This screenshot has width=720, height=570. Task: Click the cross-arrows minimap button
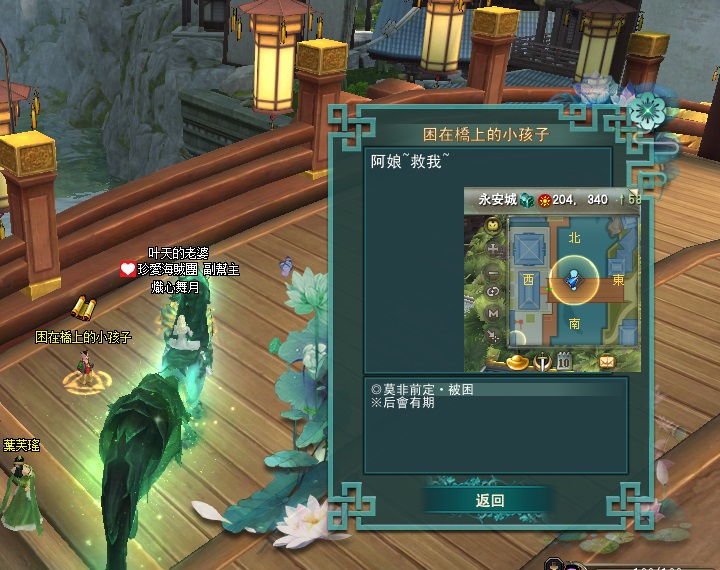[493, 248]
